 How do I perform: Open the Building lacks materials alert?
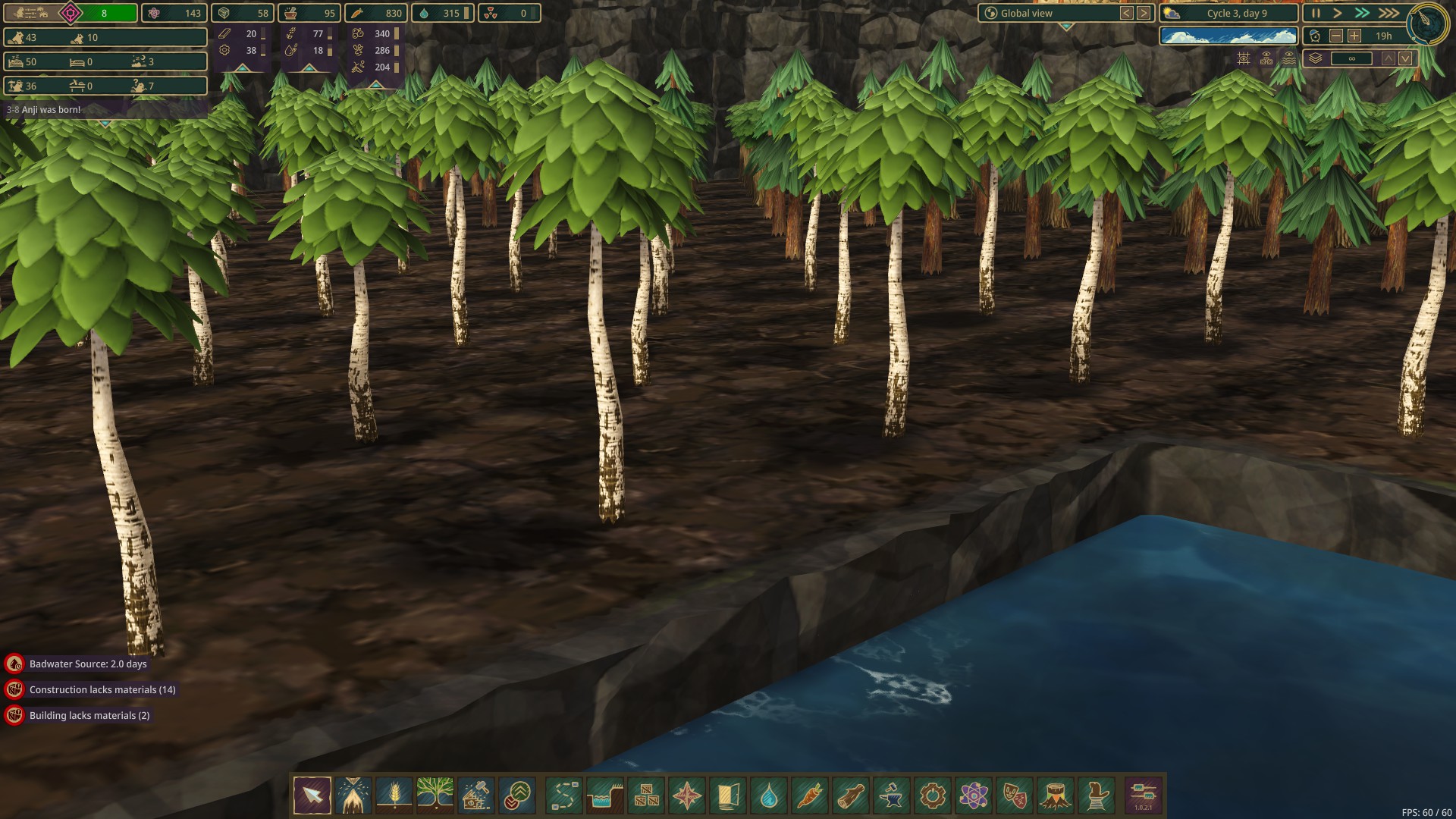[89, 716]
